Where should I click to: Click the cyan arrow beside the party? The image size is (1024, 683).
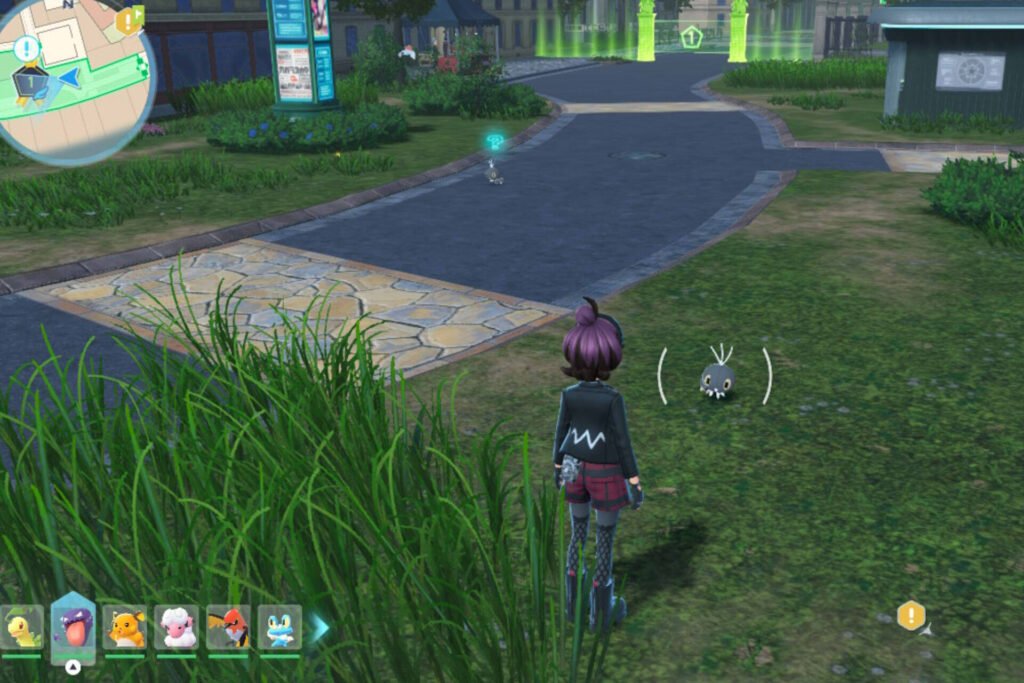click(319, 628)
